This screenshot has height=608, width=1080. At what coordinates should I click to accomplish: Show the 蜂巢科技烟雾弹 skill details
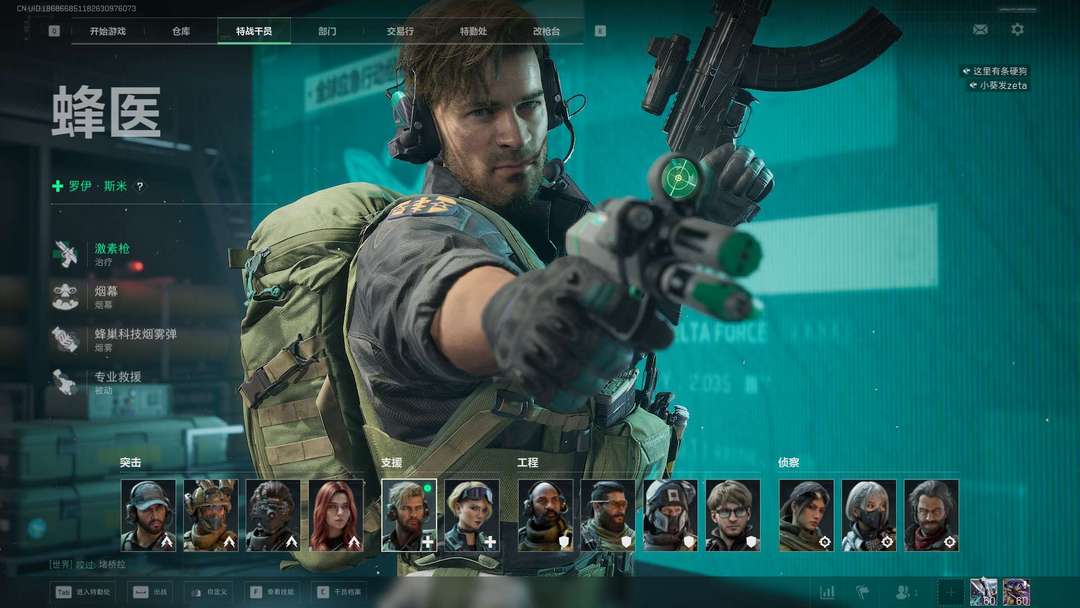tap(135, 339)
